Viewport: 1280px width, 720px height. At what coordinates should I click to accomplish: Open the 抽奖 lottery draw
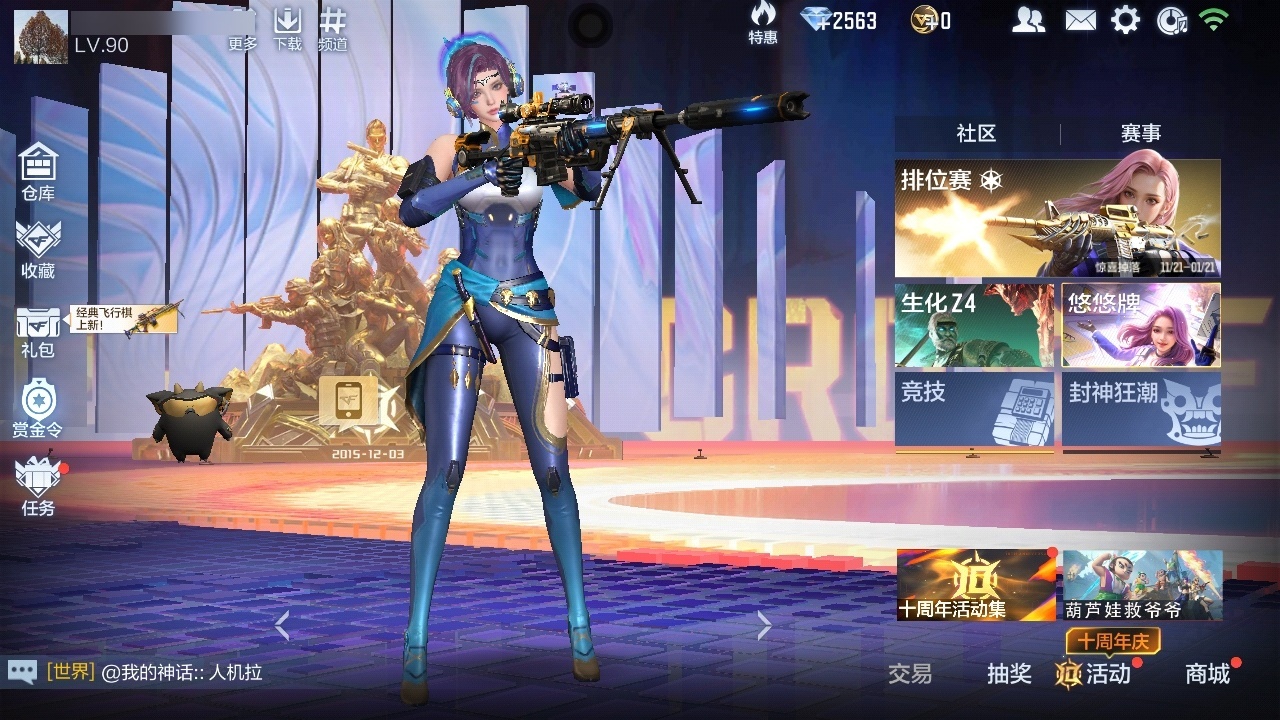coord(1009,674)
